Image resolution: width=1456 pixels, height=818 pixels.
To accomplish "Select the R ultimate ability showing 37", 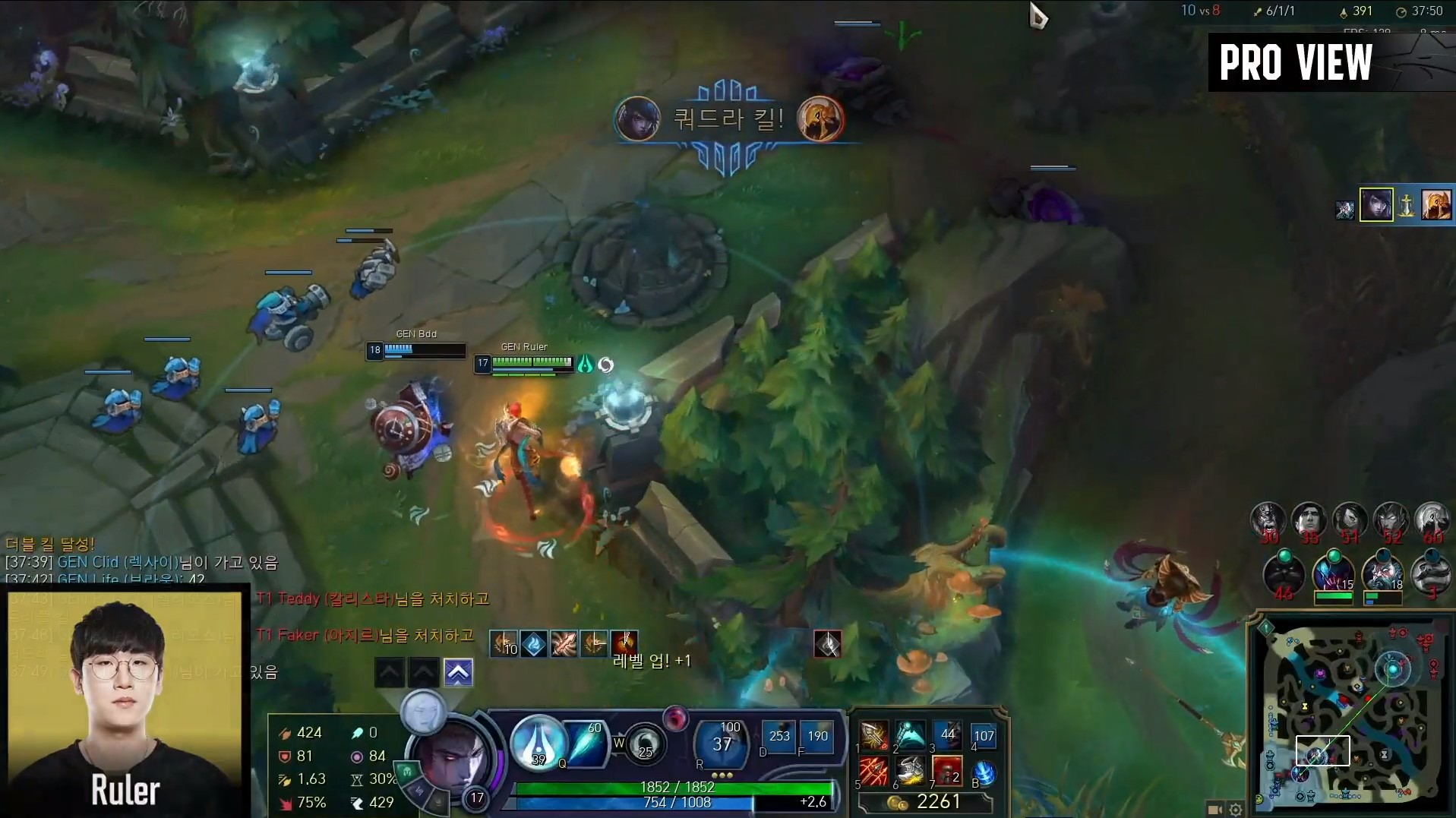I will pyautogui.click(x=720, y=745).
